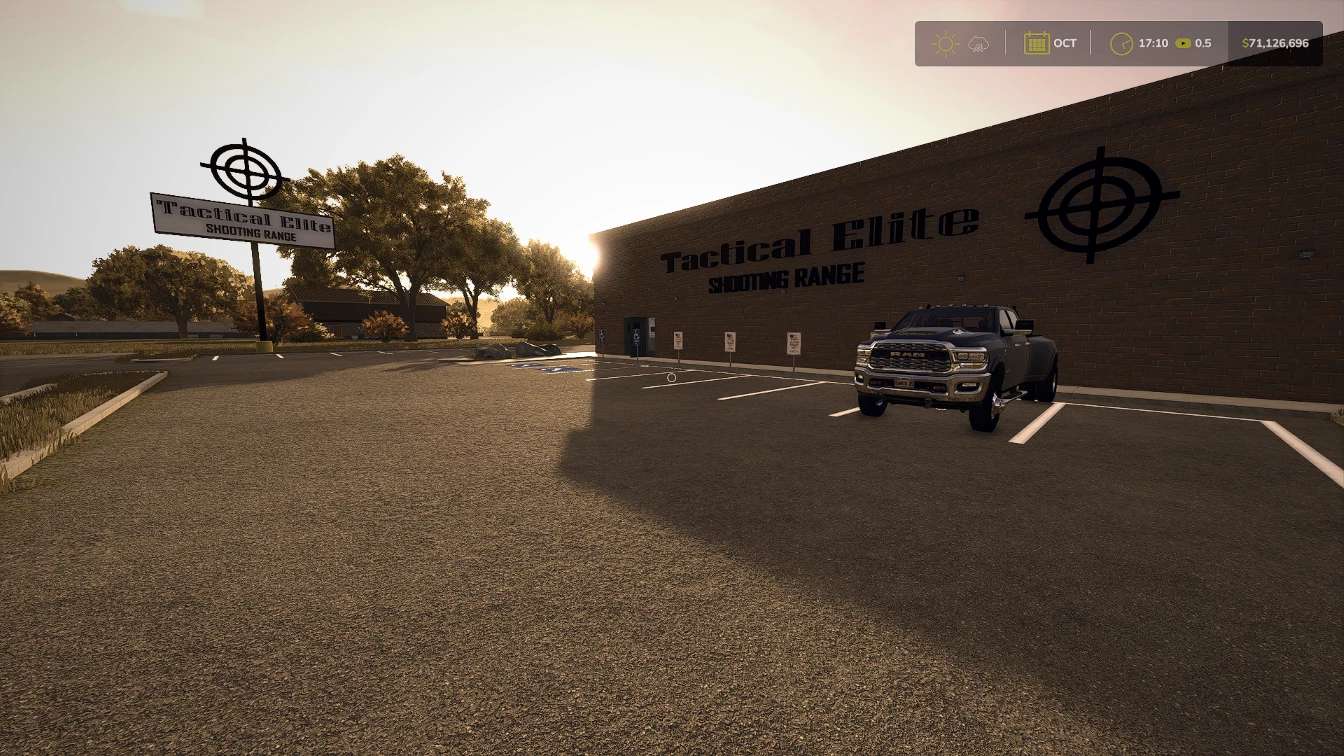The width and height of the screenshot is (1344, 756).
Task: Click the time scale icon beside 0.5
Action: pyautogui.click(x=1182, y=43)
